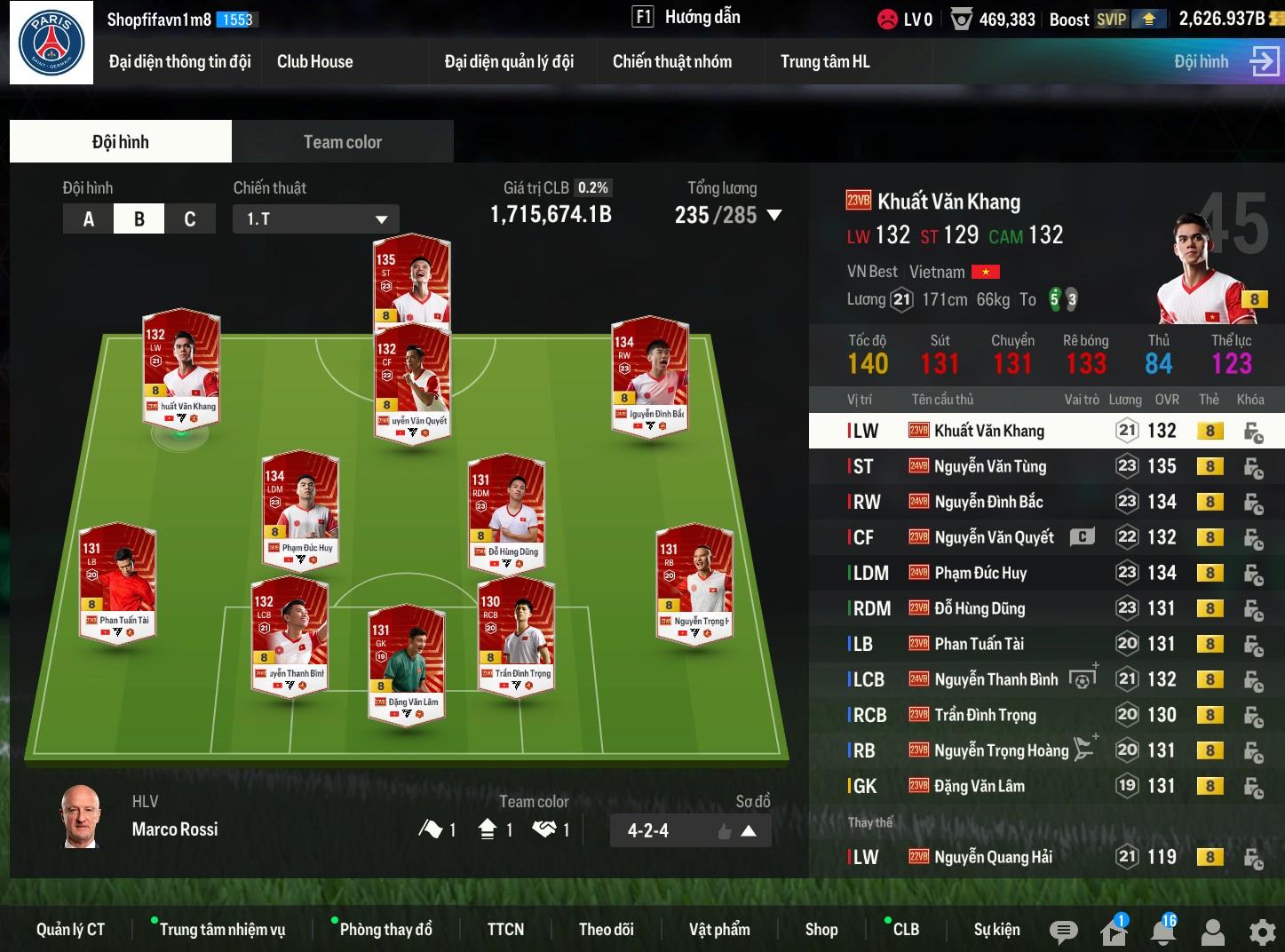Choose squad formation A
Viewport: 1285px width, 952px height.
[x=89, y=219]
